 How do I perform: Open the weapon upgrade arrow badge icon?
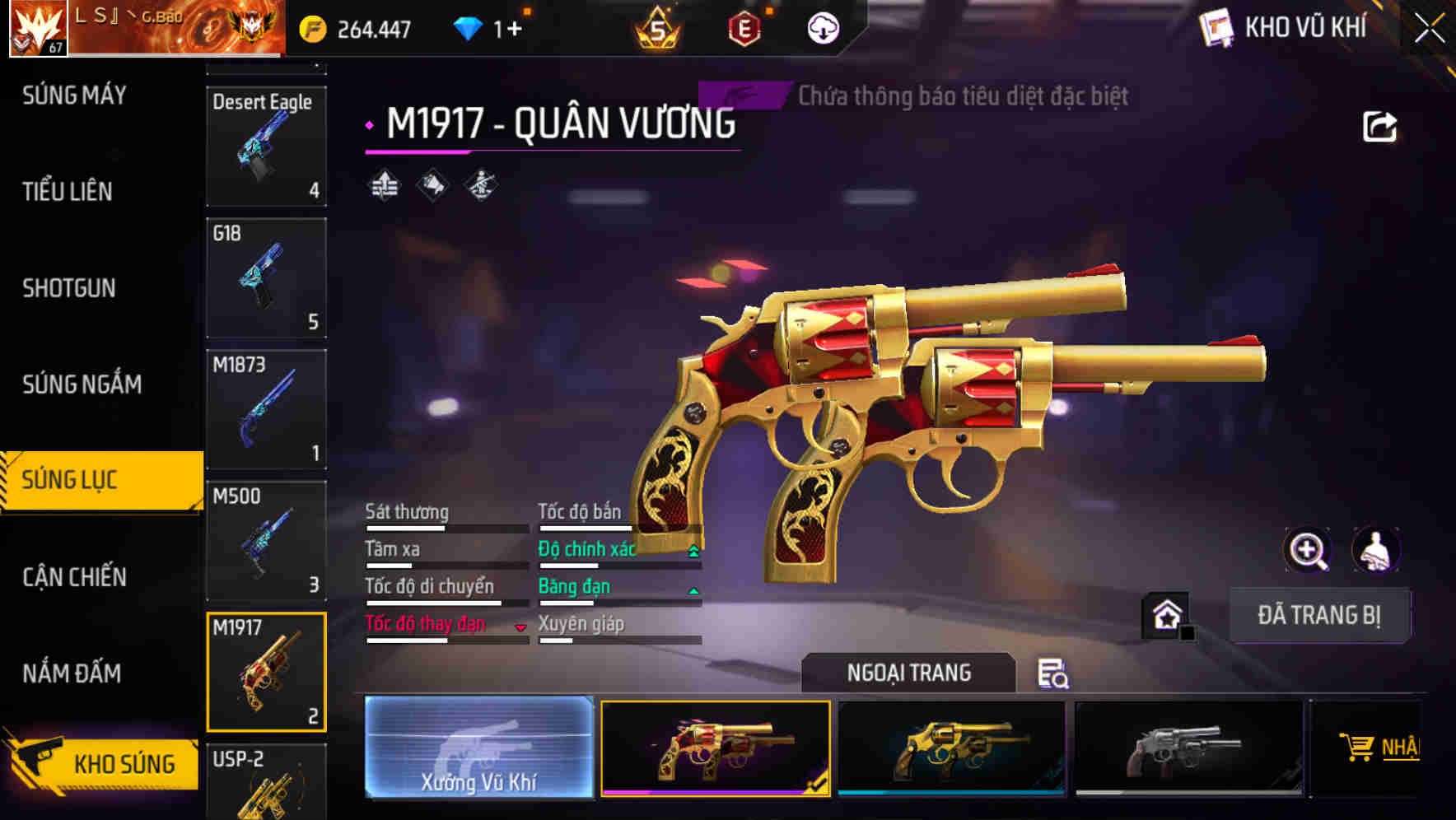tap(384, 186)
